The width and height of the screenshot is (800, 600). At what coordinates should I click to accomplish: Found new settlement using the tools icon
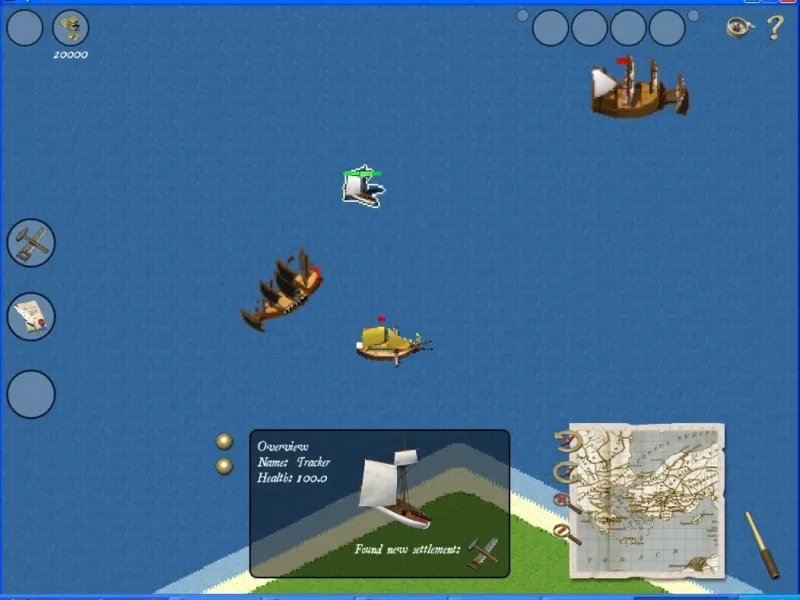coord(483,551)
